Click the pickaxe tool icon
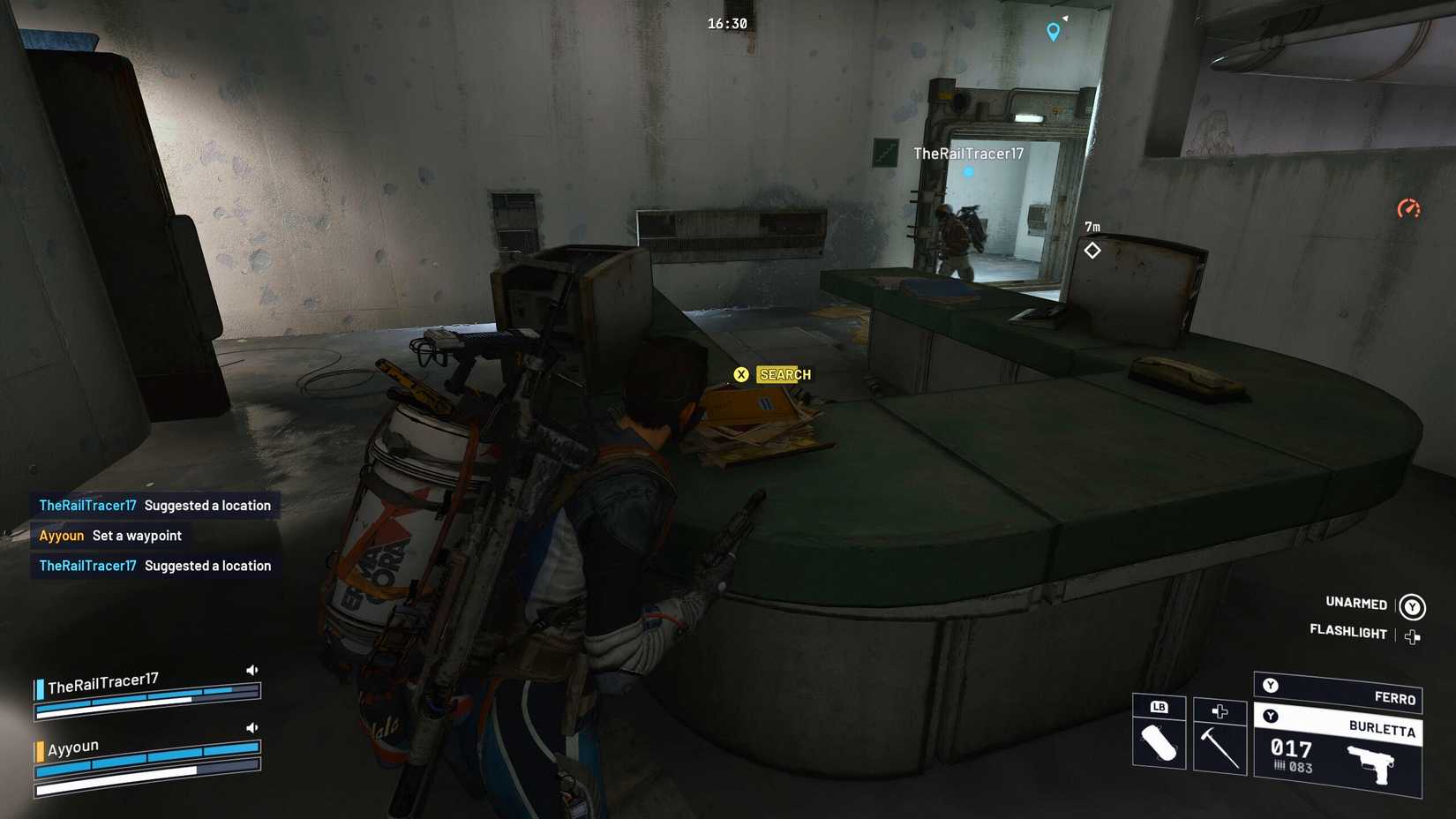 1220,746
